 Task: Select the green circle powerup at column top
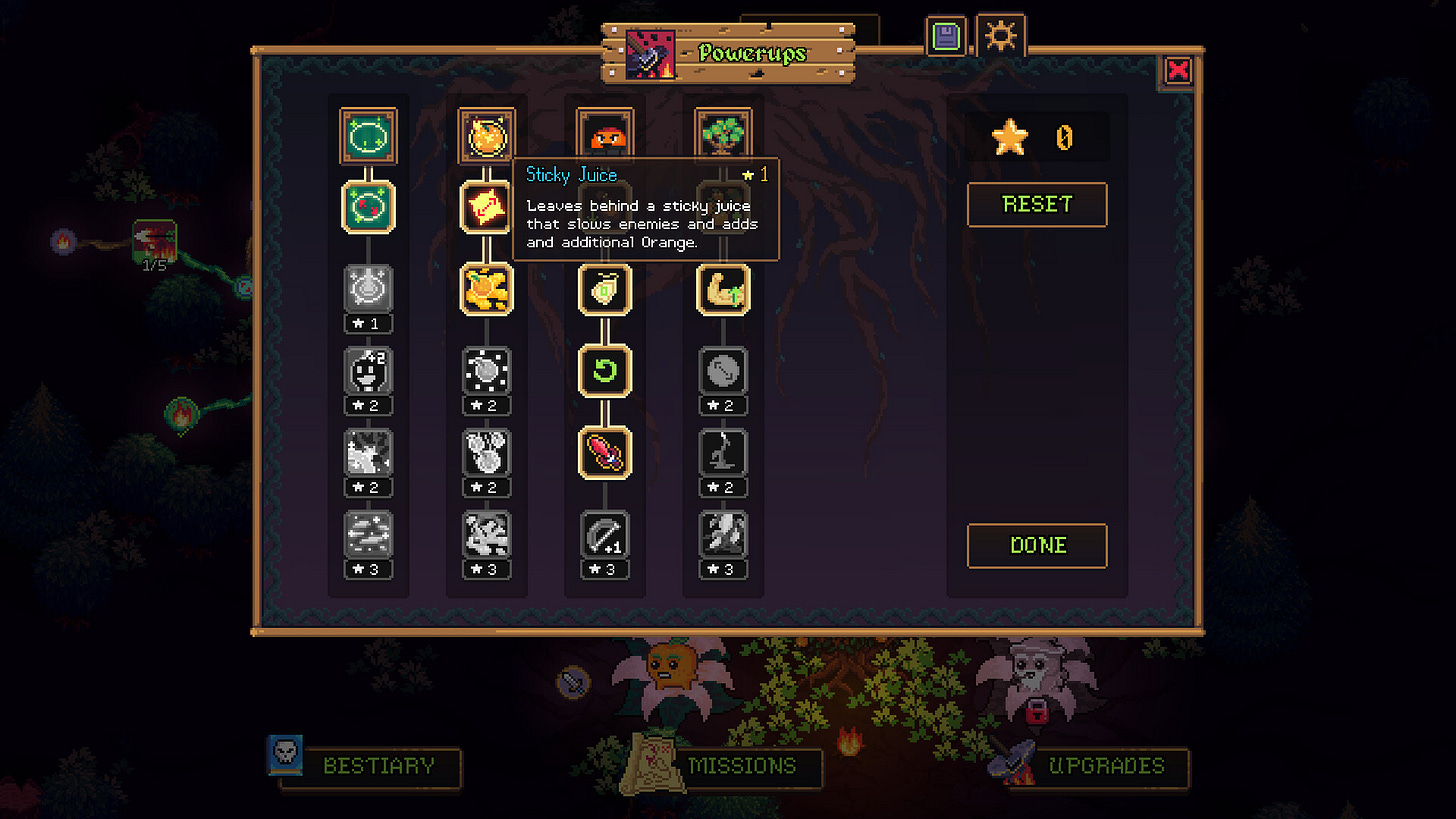(369, 136)
